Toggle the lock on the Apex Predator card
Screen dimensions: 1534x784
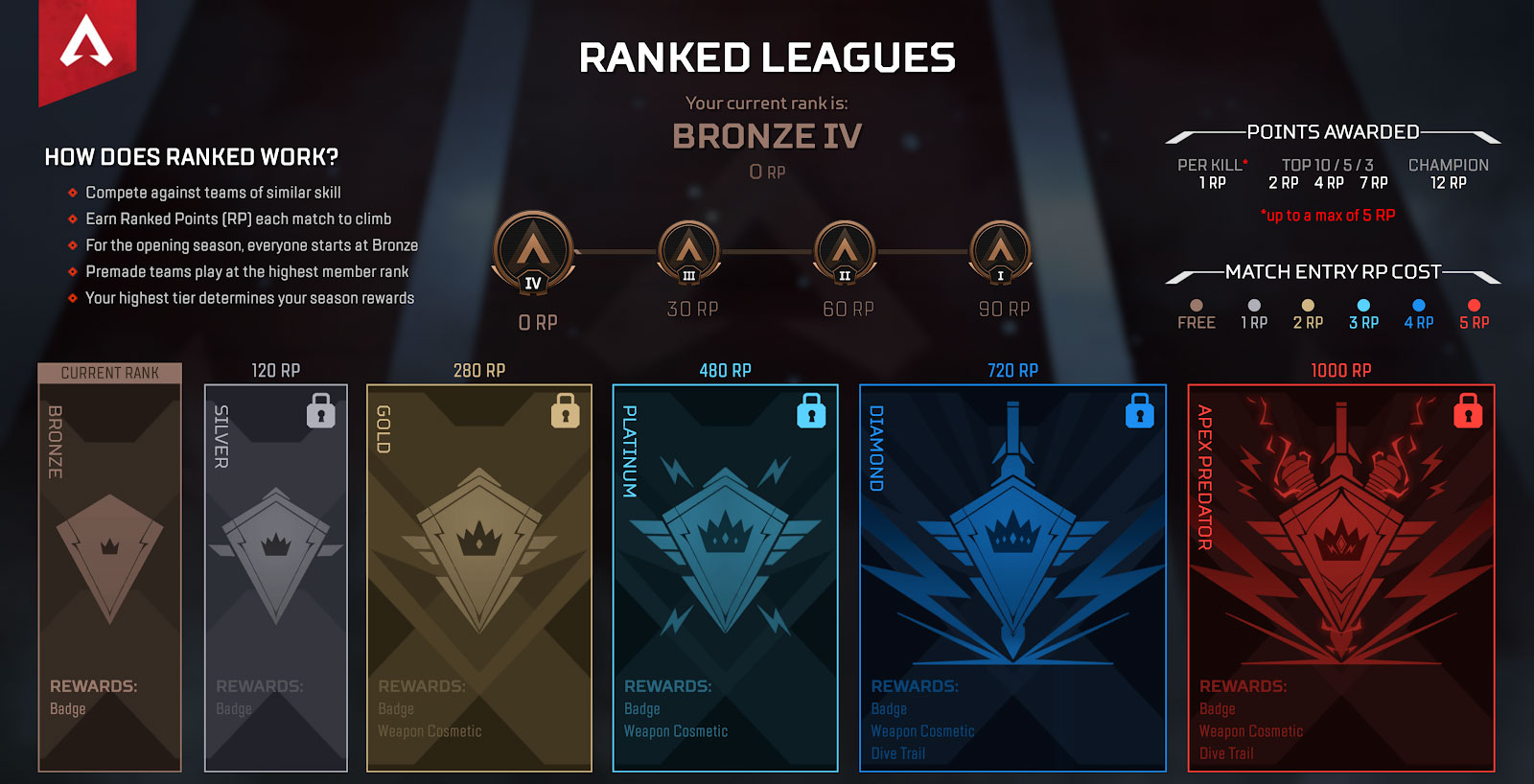(x=1470, y=412)
